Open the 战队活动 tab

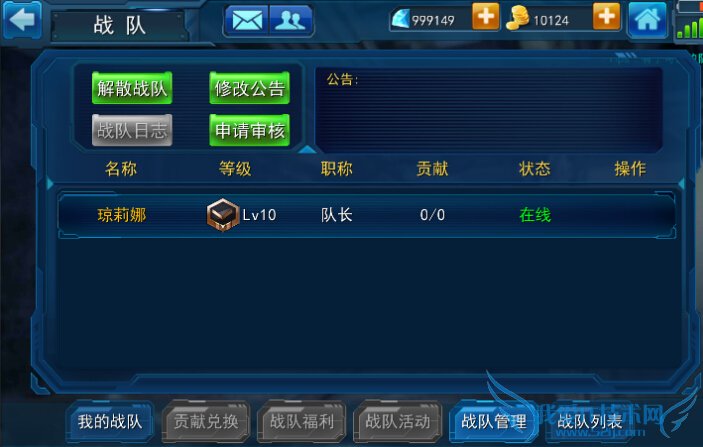pos(398,421)
